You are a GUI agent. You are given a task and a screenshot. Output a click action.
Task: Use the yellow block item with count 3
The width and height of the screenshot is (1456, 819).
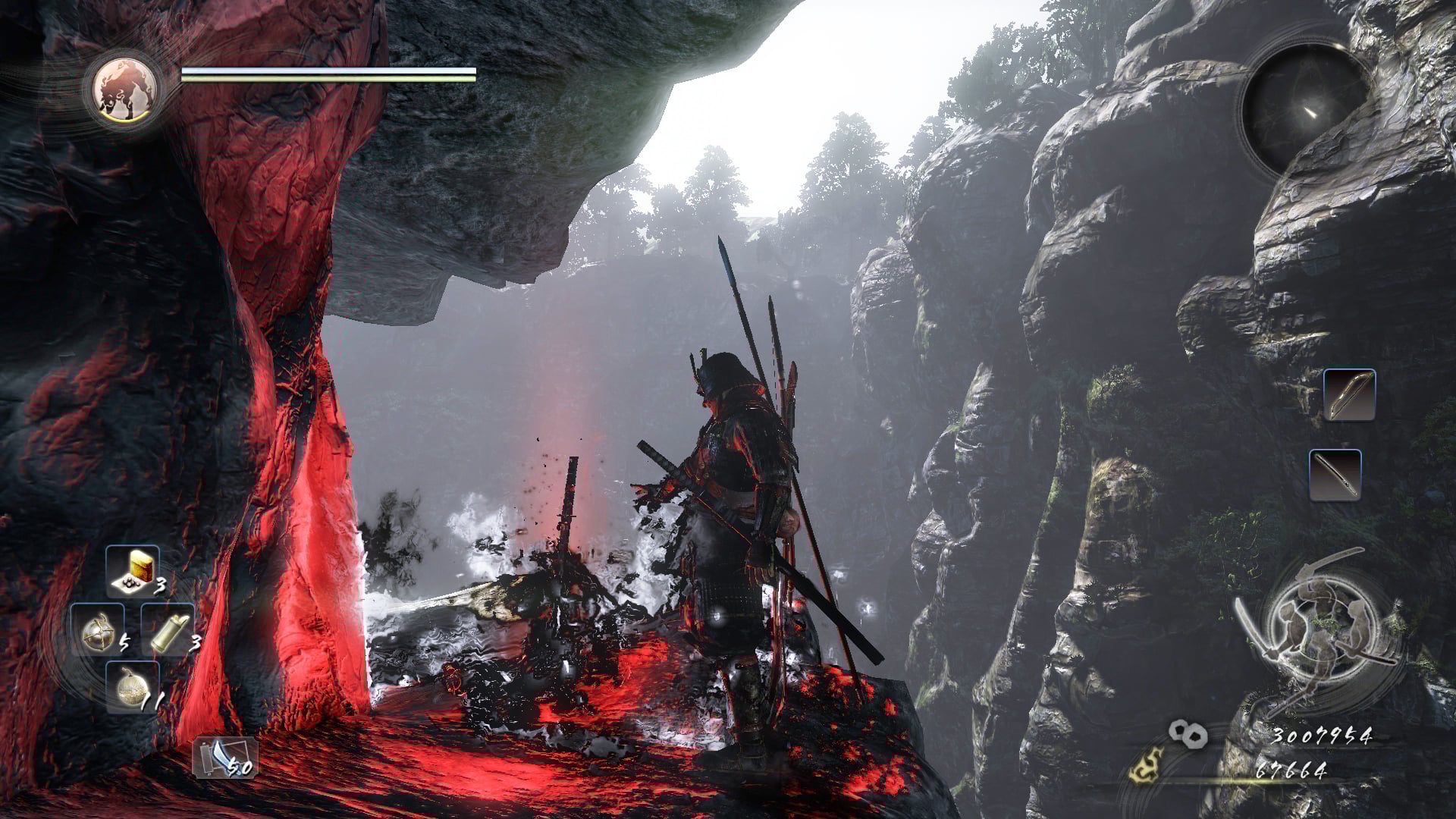[133, 570]
